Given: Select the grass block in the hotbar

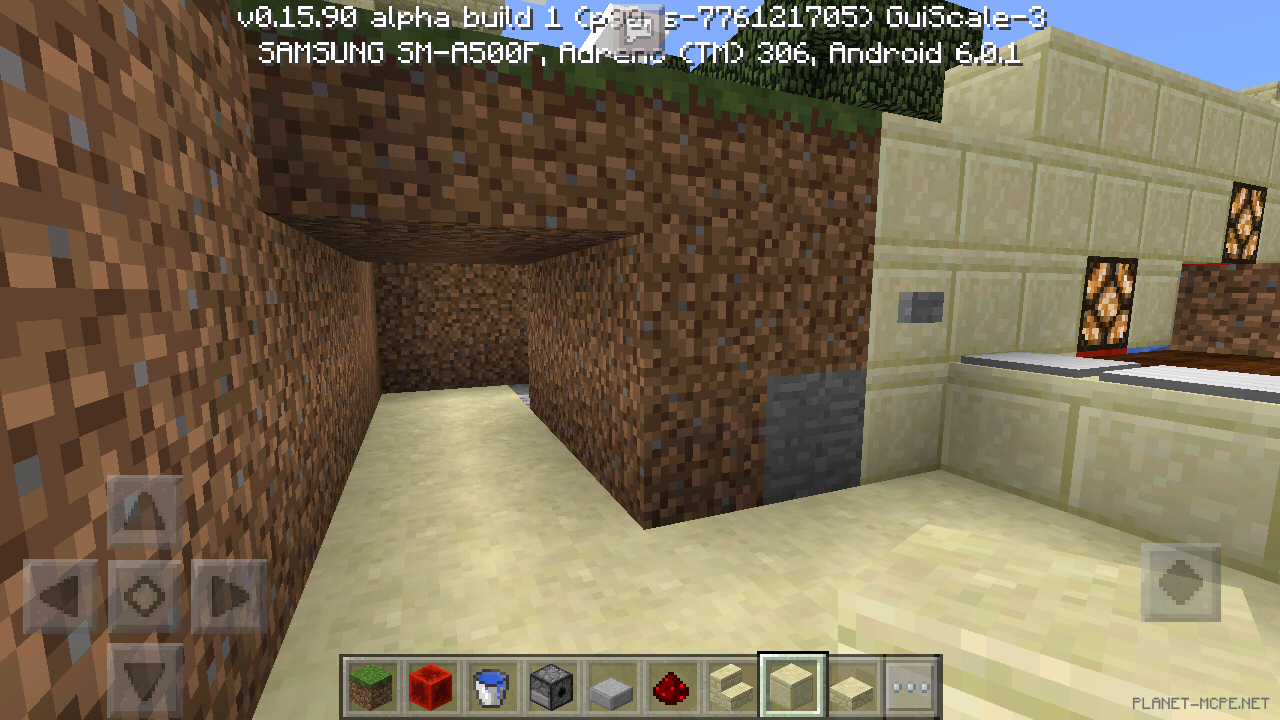Looking at the screenshot, I should point(371,687).
